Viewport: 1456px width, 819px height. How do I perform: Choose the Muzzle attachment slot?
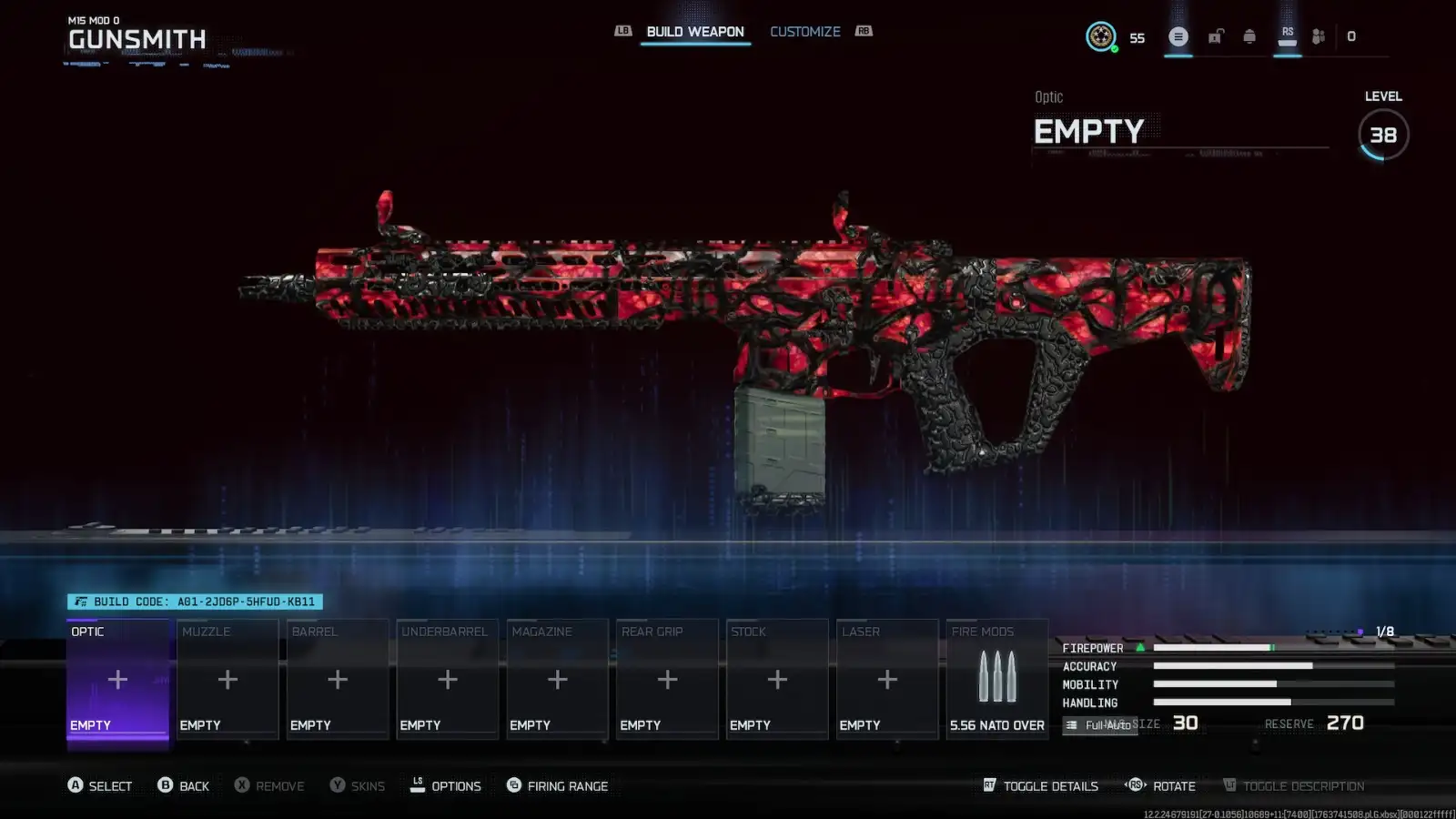[227, 680]
